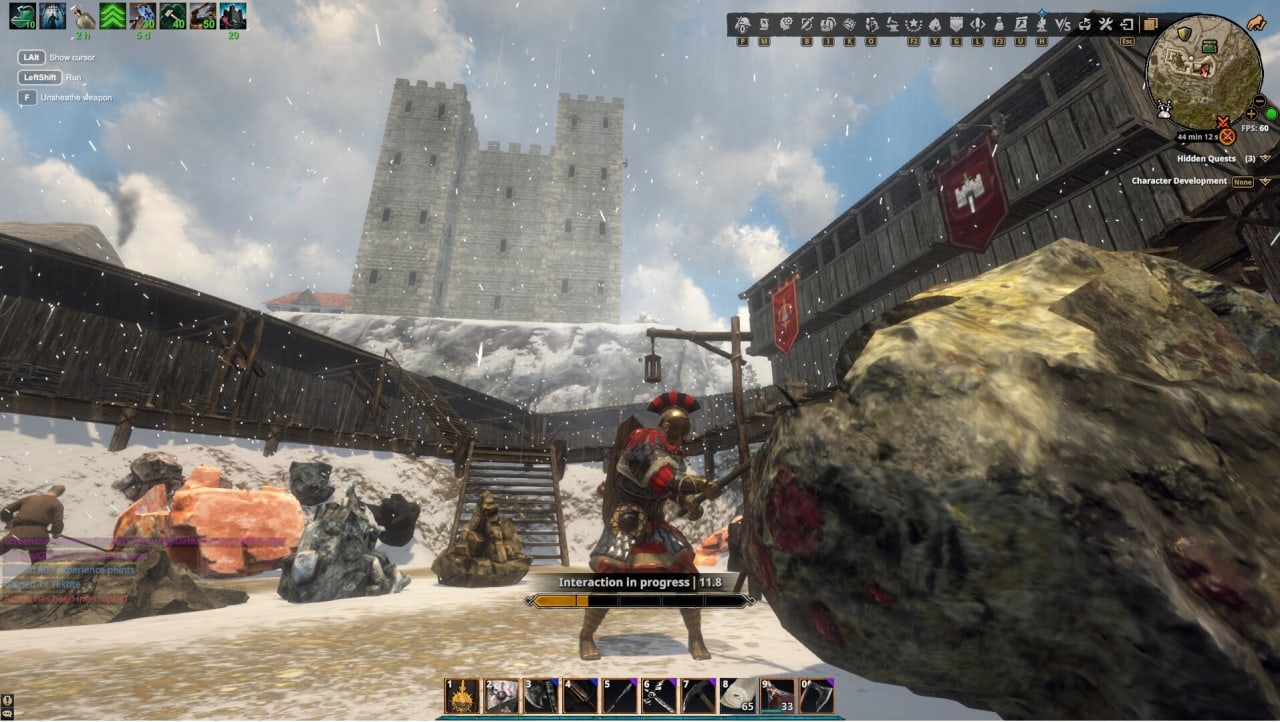Expand the Hidden Quests tracker
This screenshot has width=1280, height=722.
click(x=1265, y=158)
